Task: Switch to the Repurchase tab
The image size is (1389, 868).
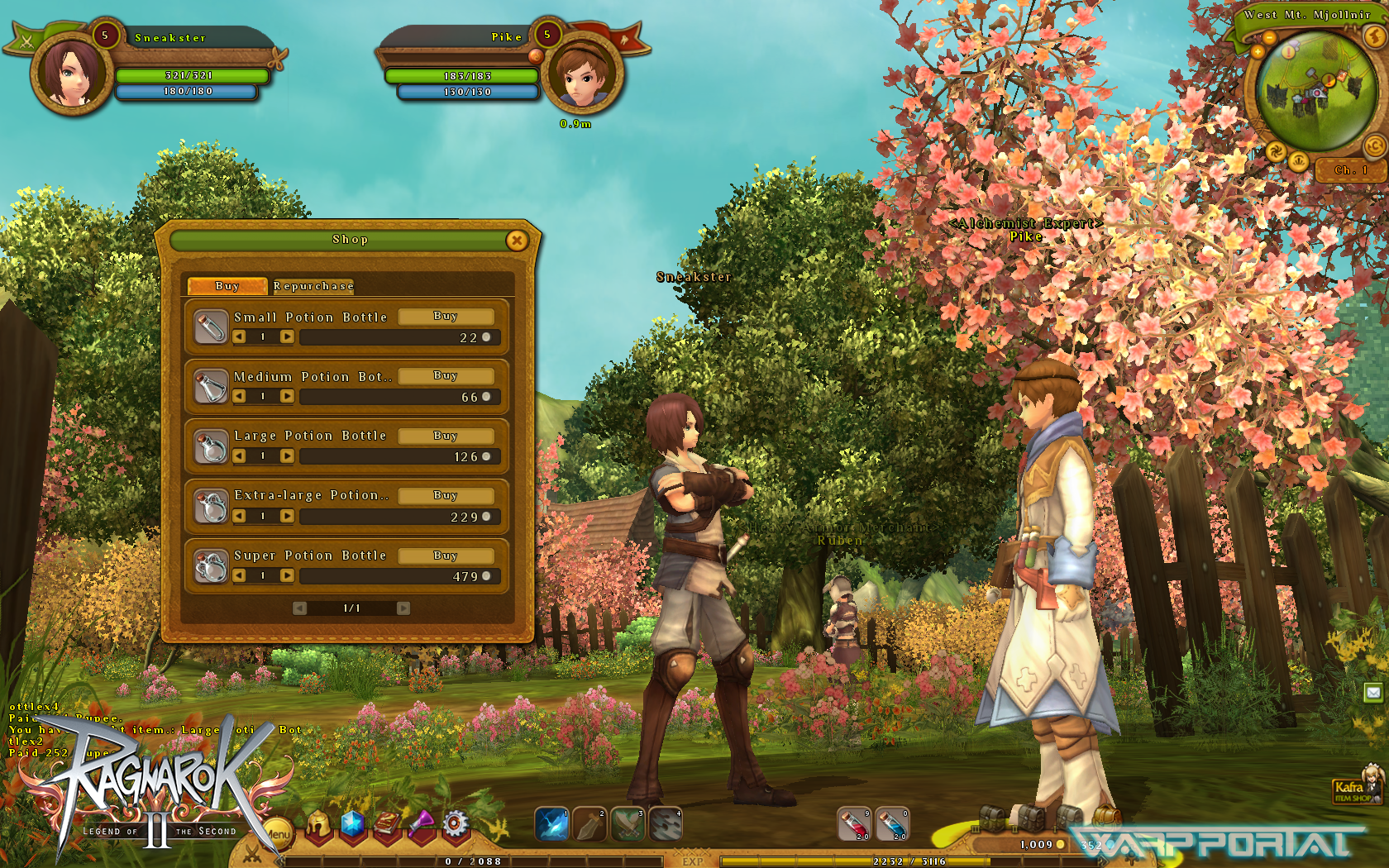Action: [313, 286]
